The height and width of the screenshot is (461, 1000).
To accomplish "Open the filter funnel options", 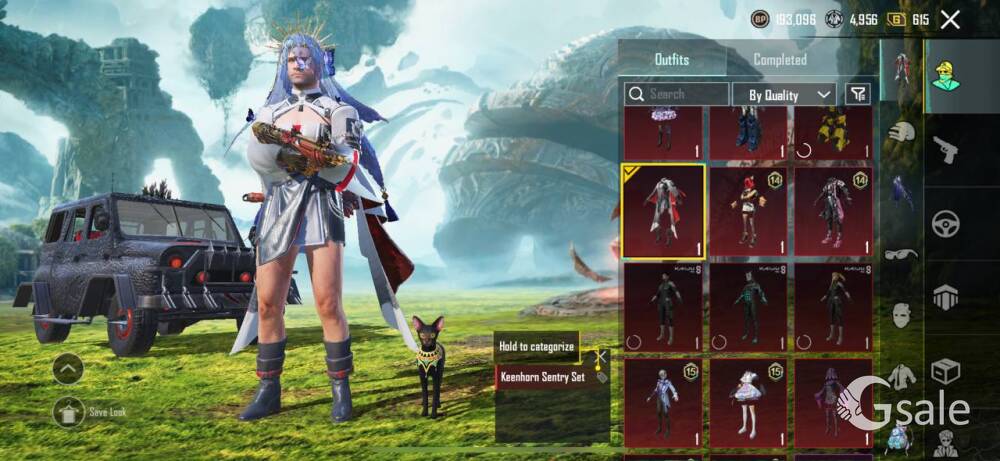I will click(858, 94).
